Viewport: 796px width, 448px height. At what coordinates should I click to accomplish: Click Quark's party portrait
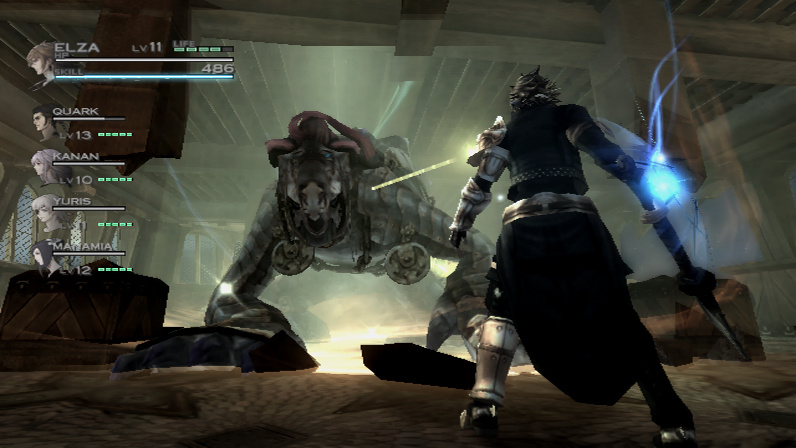coord(43,122)
